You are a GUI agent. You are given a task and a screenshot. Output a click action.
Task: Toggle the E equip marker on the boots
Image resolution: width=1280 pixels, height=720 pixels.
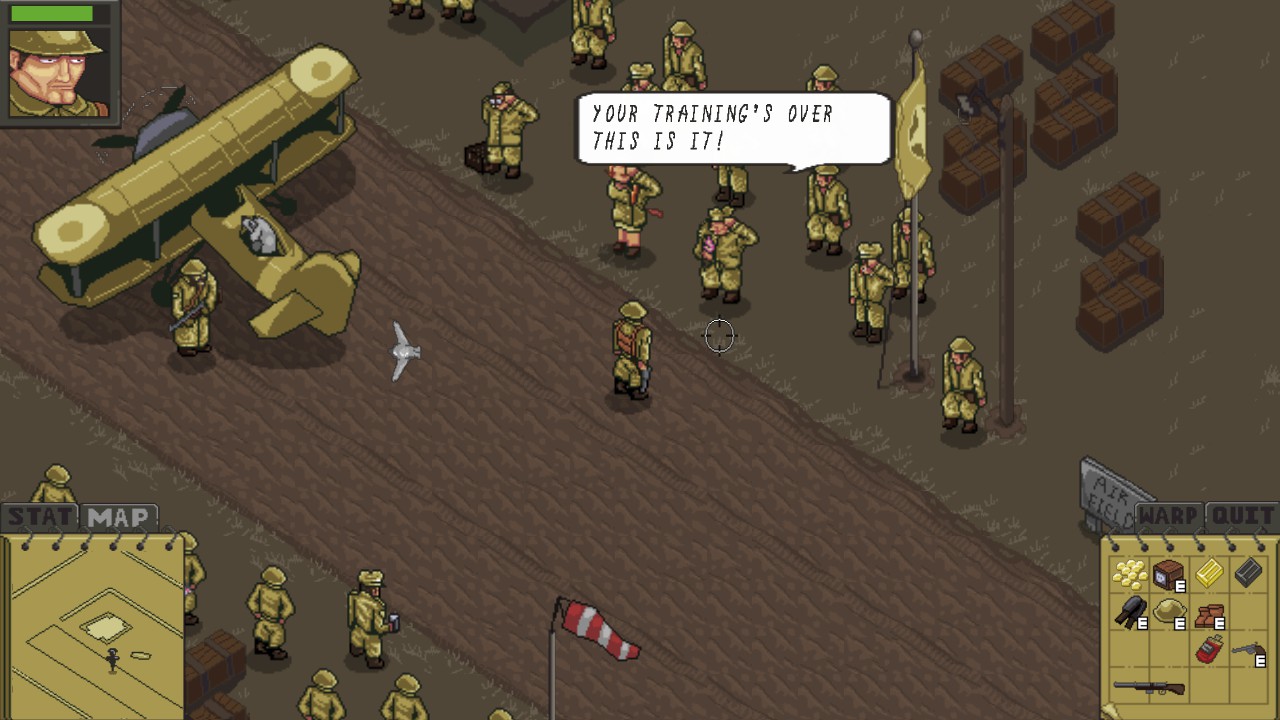pos(1219,622)
